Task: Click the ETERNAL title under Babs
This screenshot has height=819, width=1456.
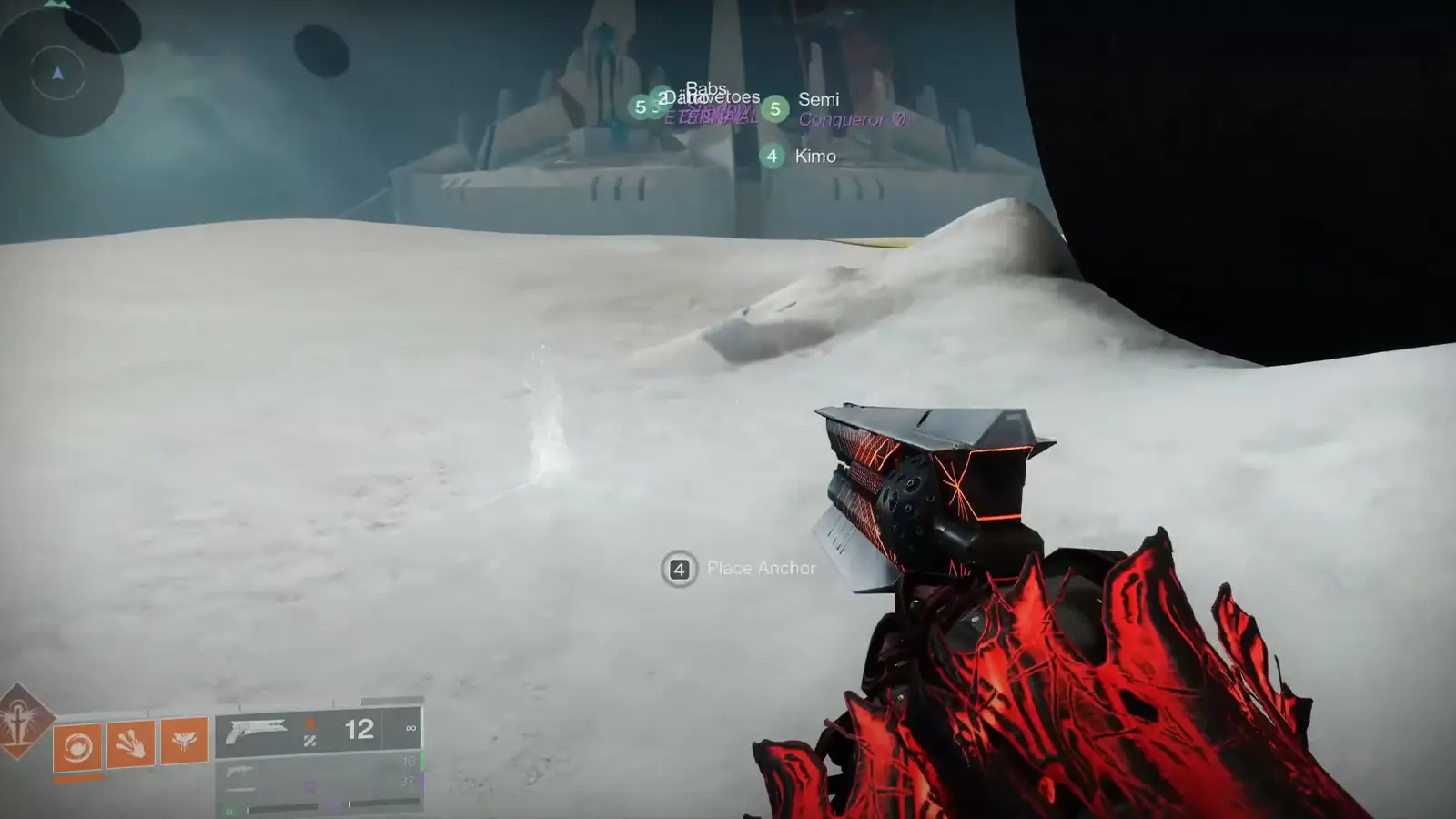Action: [x=710, y=116]
